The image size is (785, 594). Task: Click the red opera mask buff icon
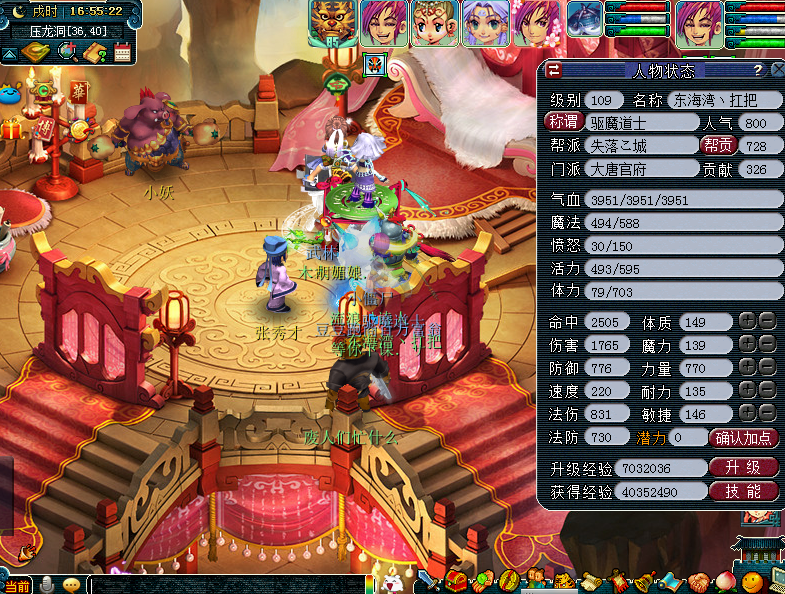[x=374, y=63]
